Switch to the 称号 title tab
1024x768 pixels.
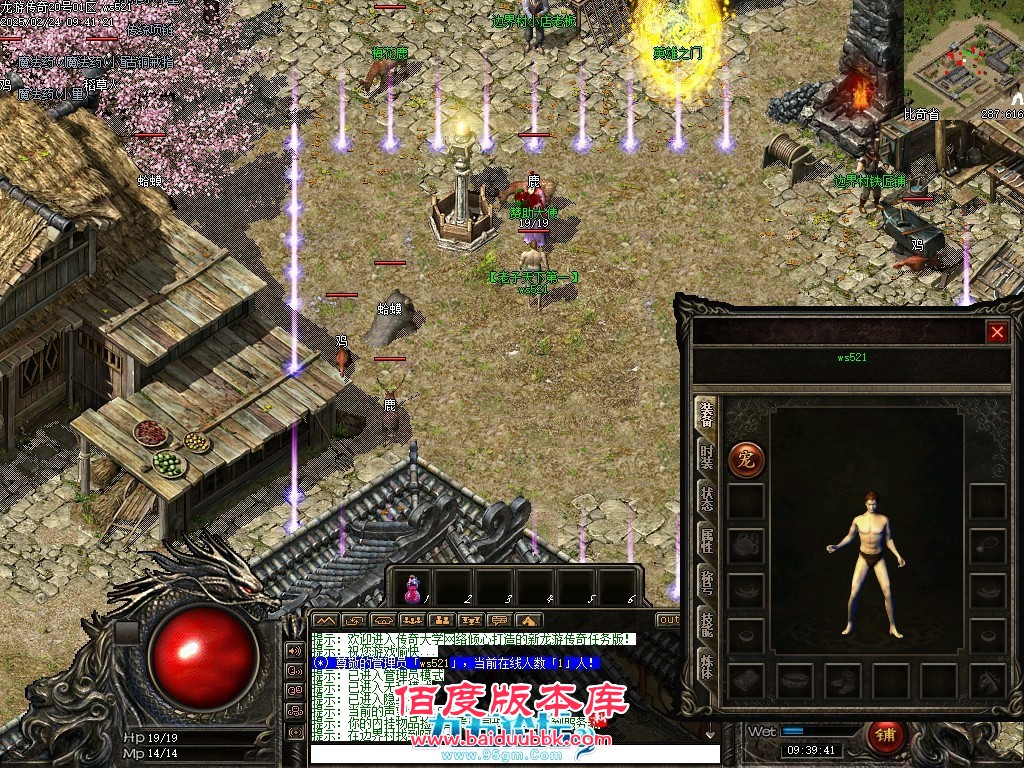[706, 584]
